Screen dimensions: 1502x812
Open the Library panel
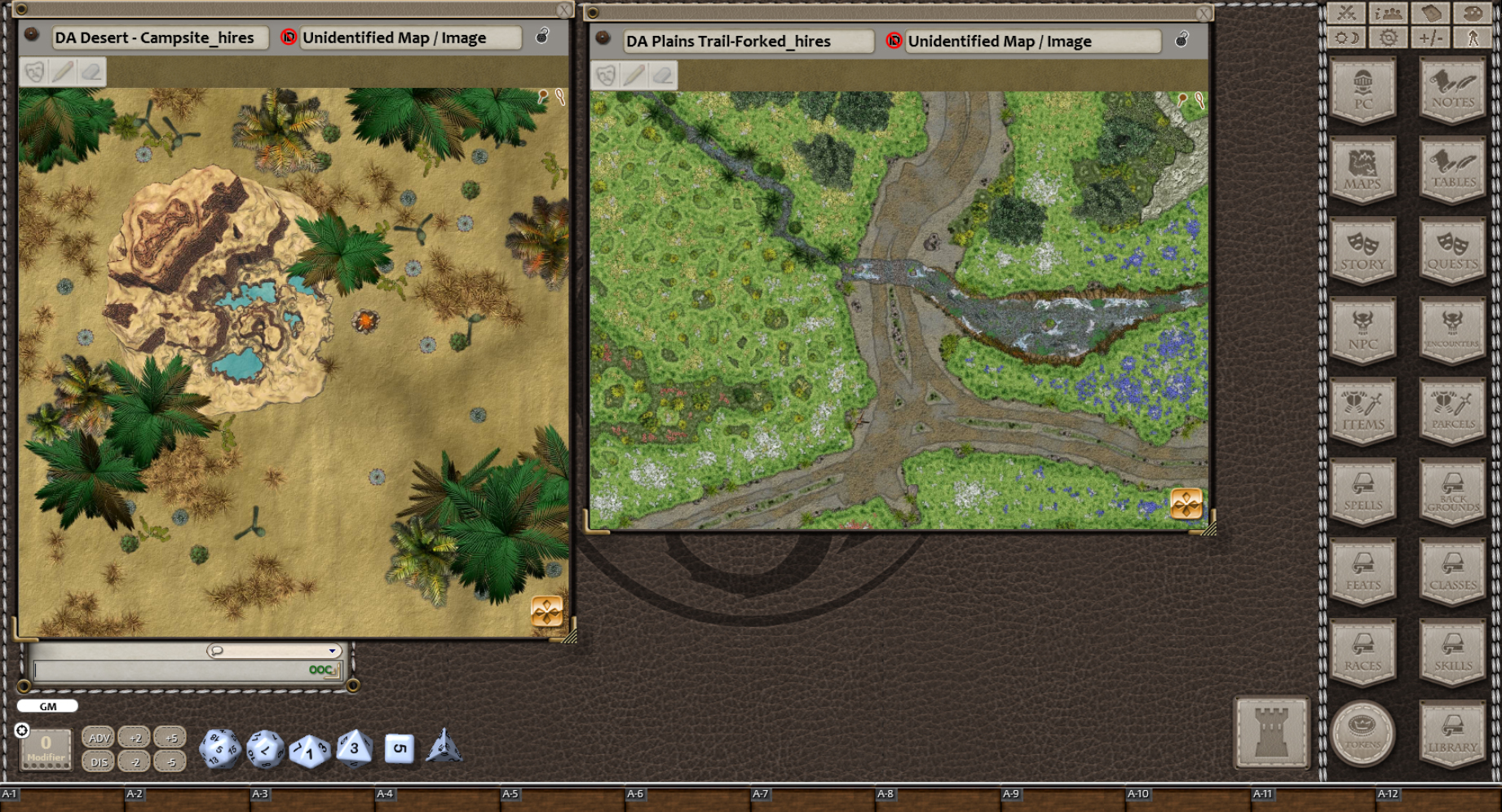click(x=1452, y=733)
